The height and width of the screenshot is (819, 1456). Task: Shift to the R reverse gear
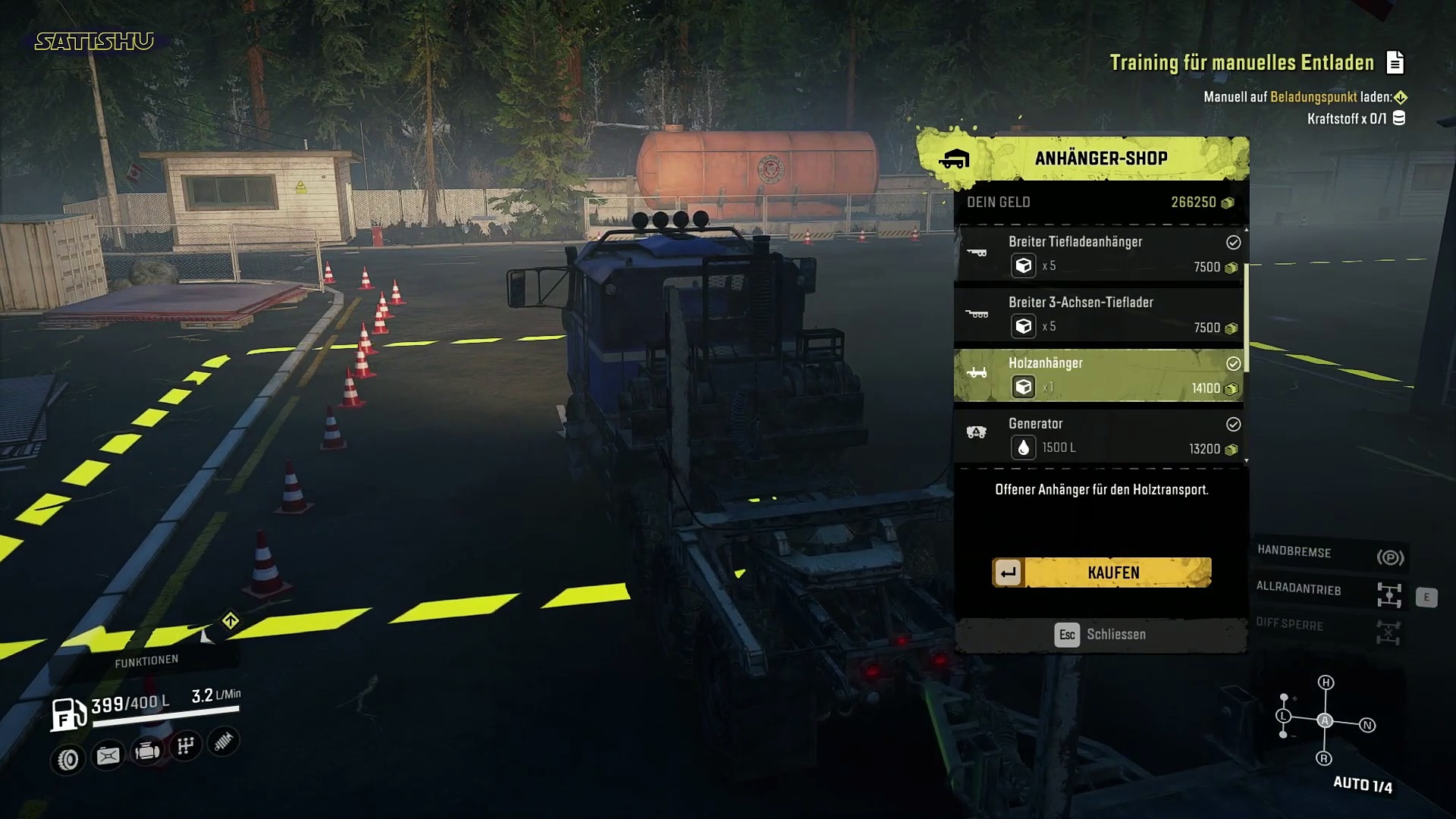(x=1324, y=758)
